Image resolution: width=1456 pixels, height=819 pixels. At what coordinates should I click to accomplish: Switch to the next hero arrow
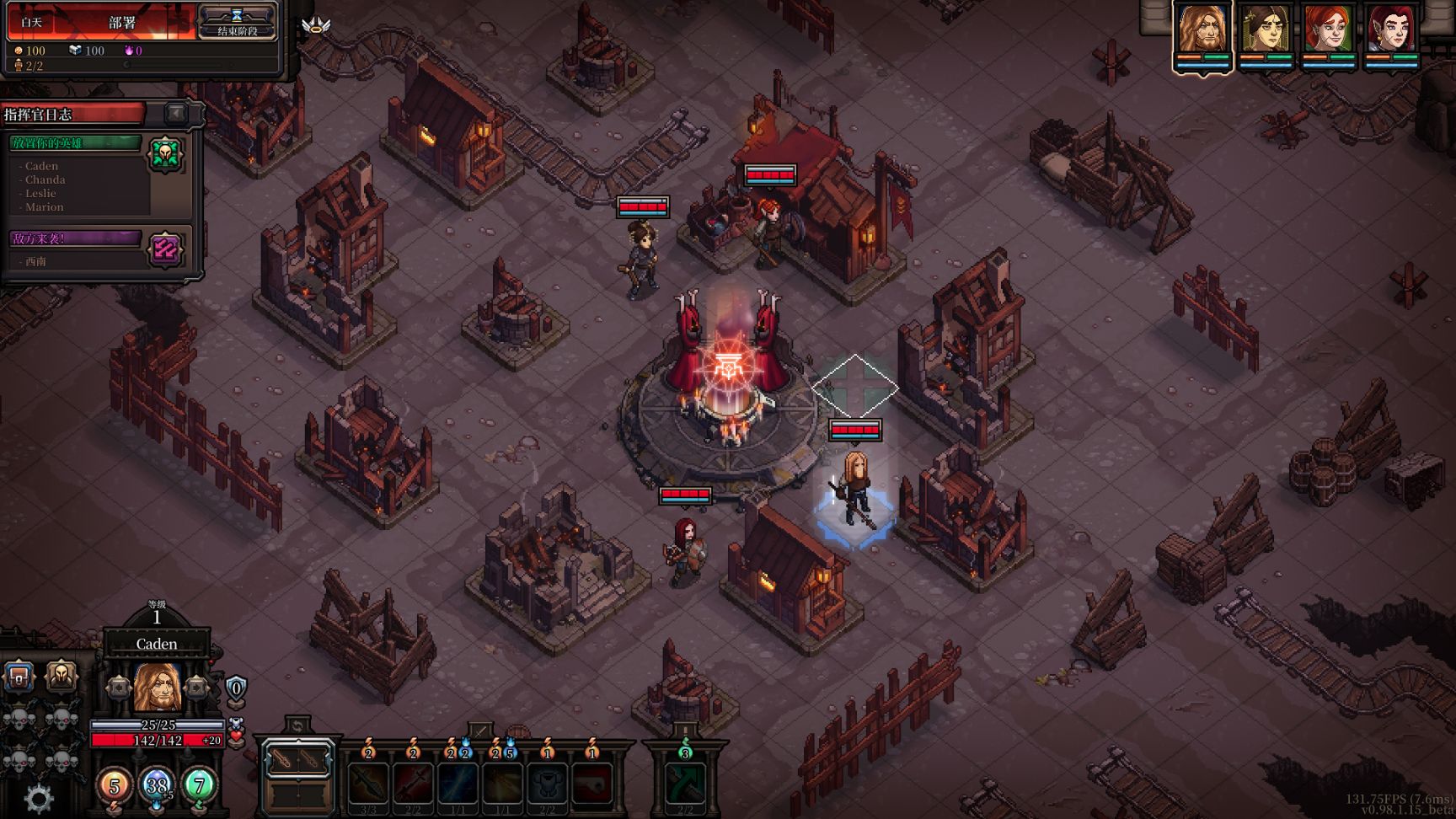tap(196, 688)
